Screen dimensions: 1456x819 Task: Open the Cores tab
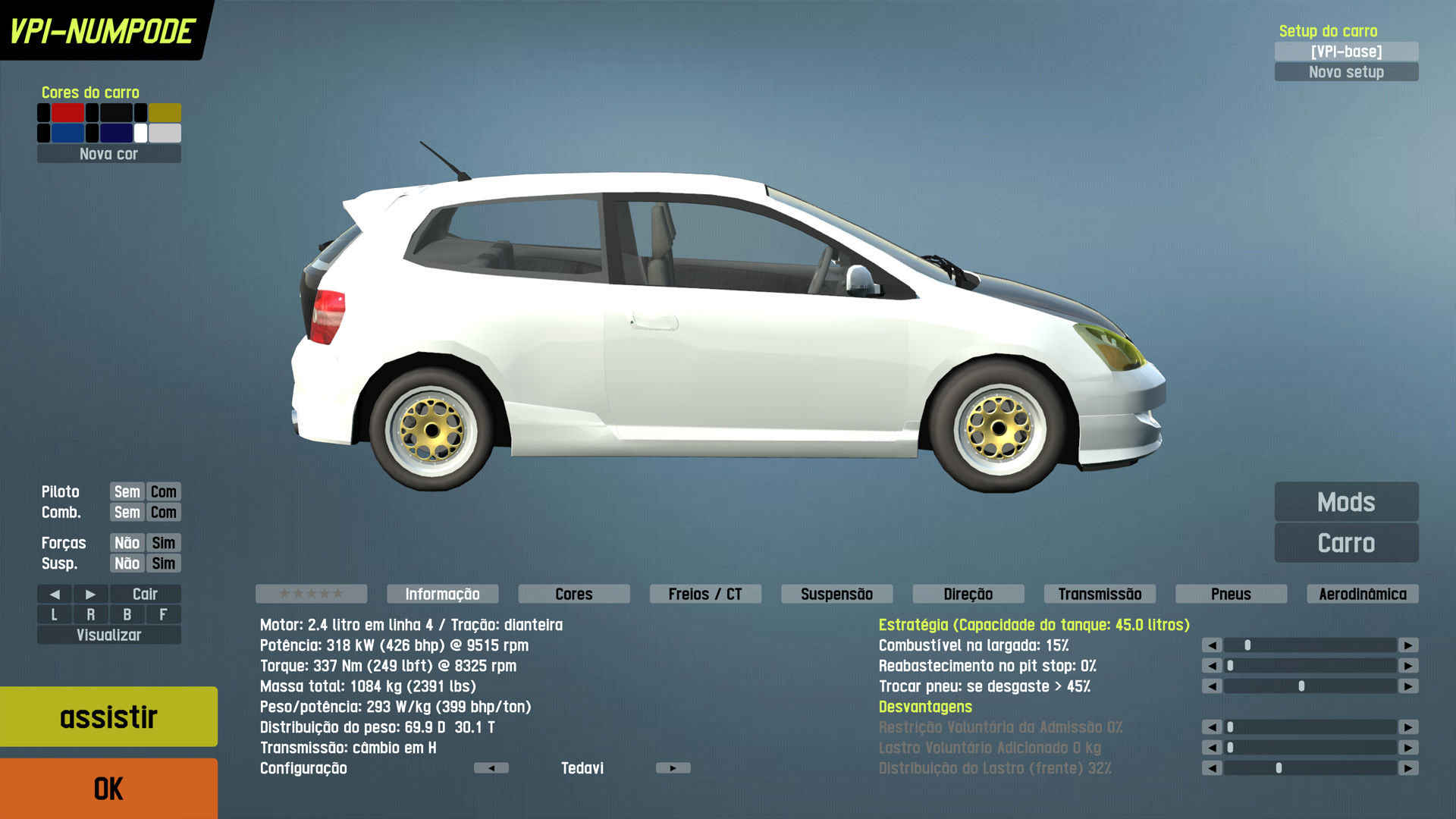(x=574, y=594)
